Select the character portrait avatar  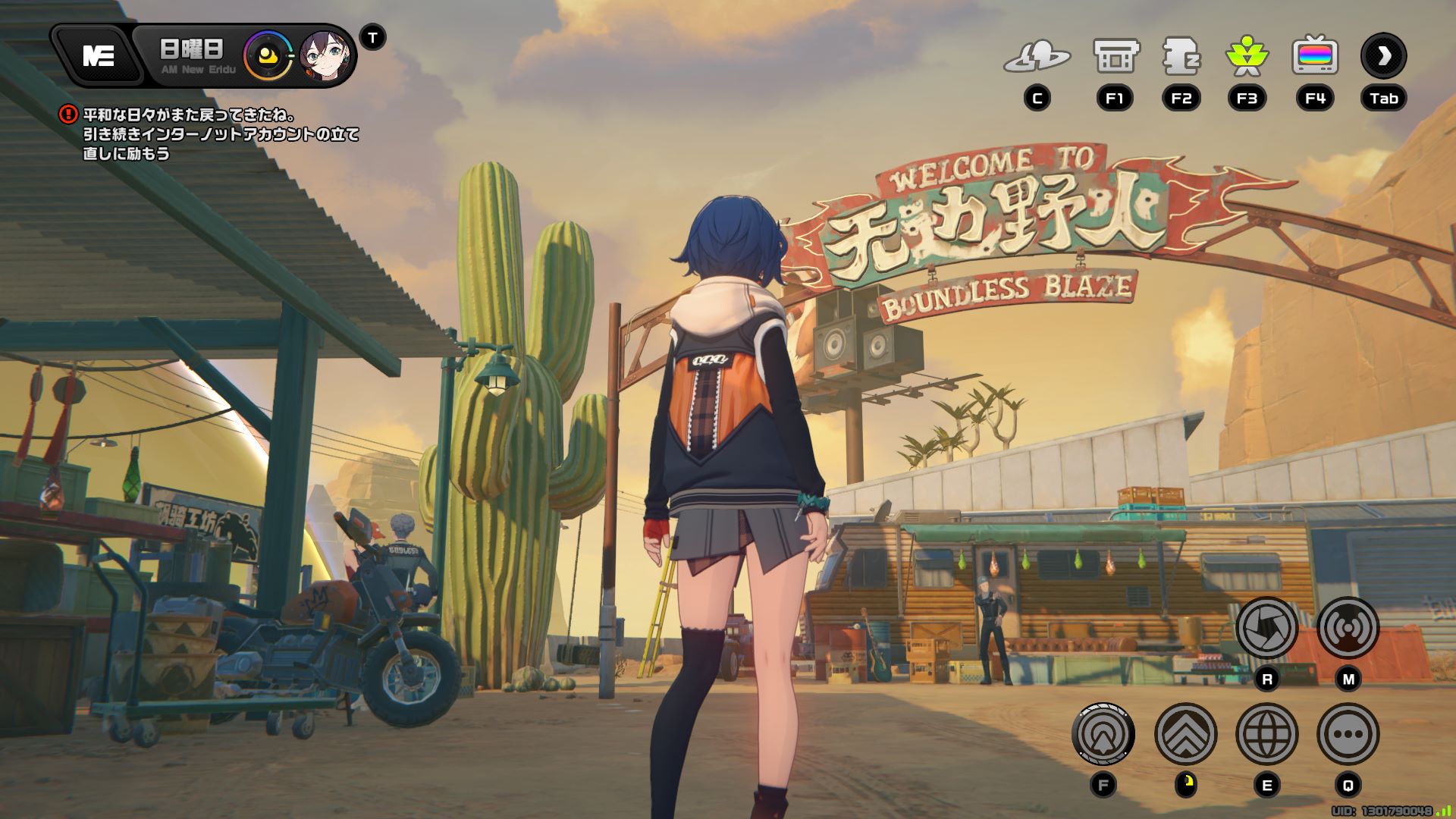(325, 56)
